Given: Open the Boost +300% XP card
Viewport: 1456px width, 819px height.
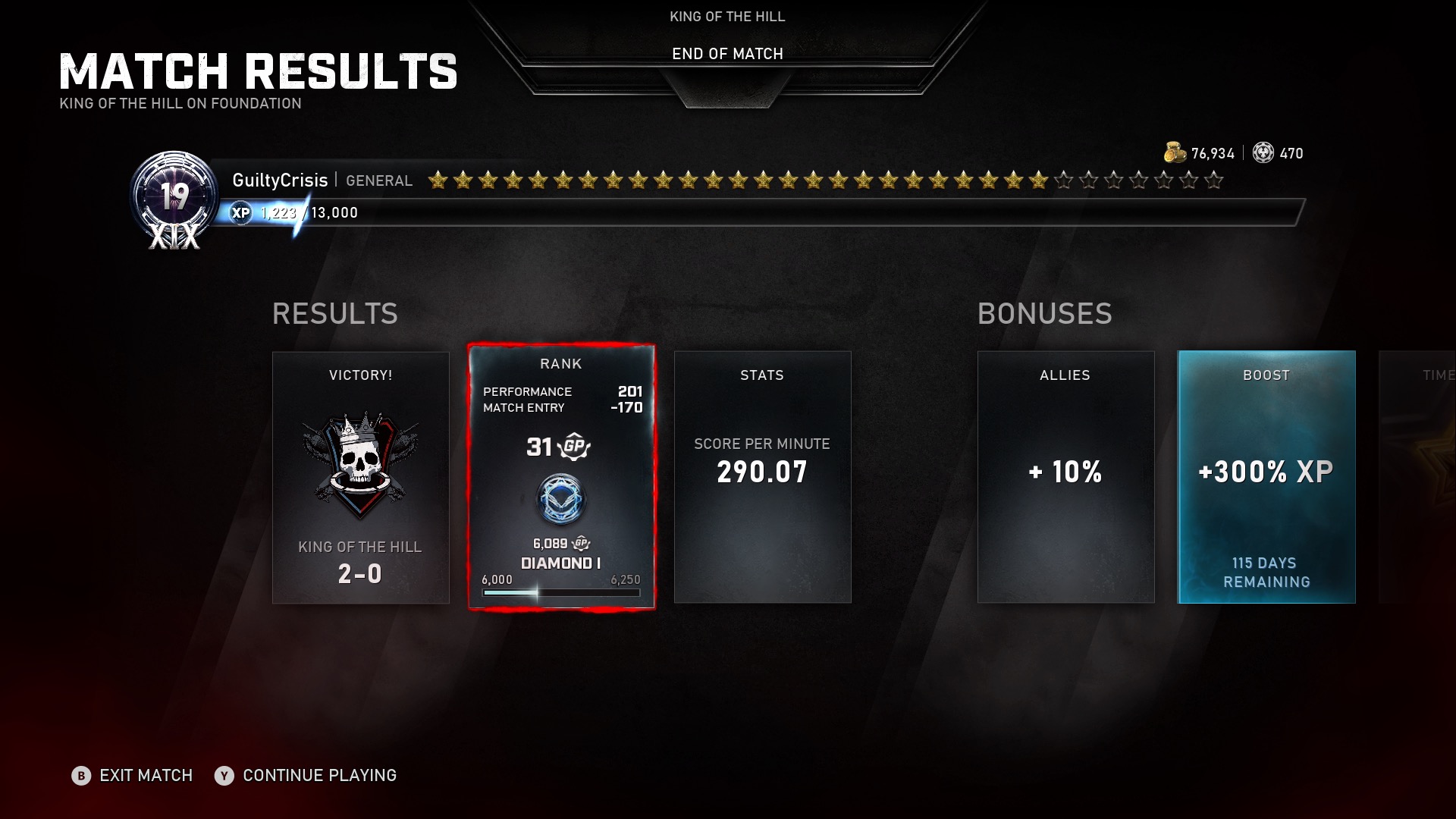Looking at the screenshot, I should tap(1266, 477).
